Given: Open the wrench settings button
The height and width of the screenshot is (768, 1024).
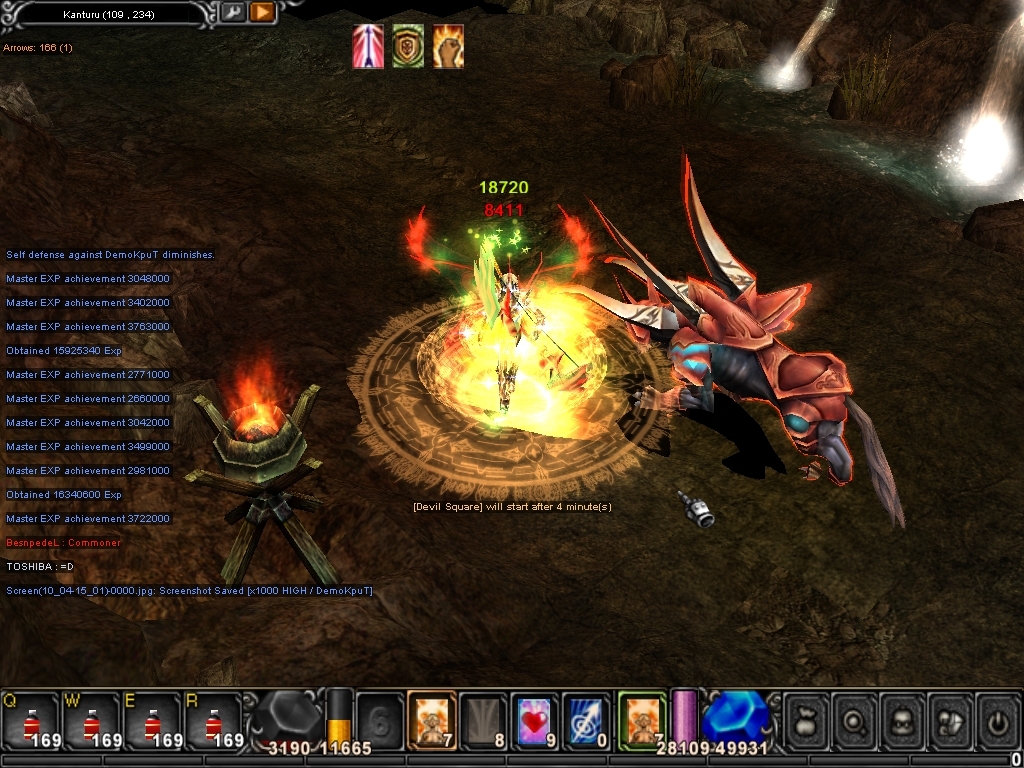Looking at the screenshot, I should point(233,13).
